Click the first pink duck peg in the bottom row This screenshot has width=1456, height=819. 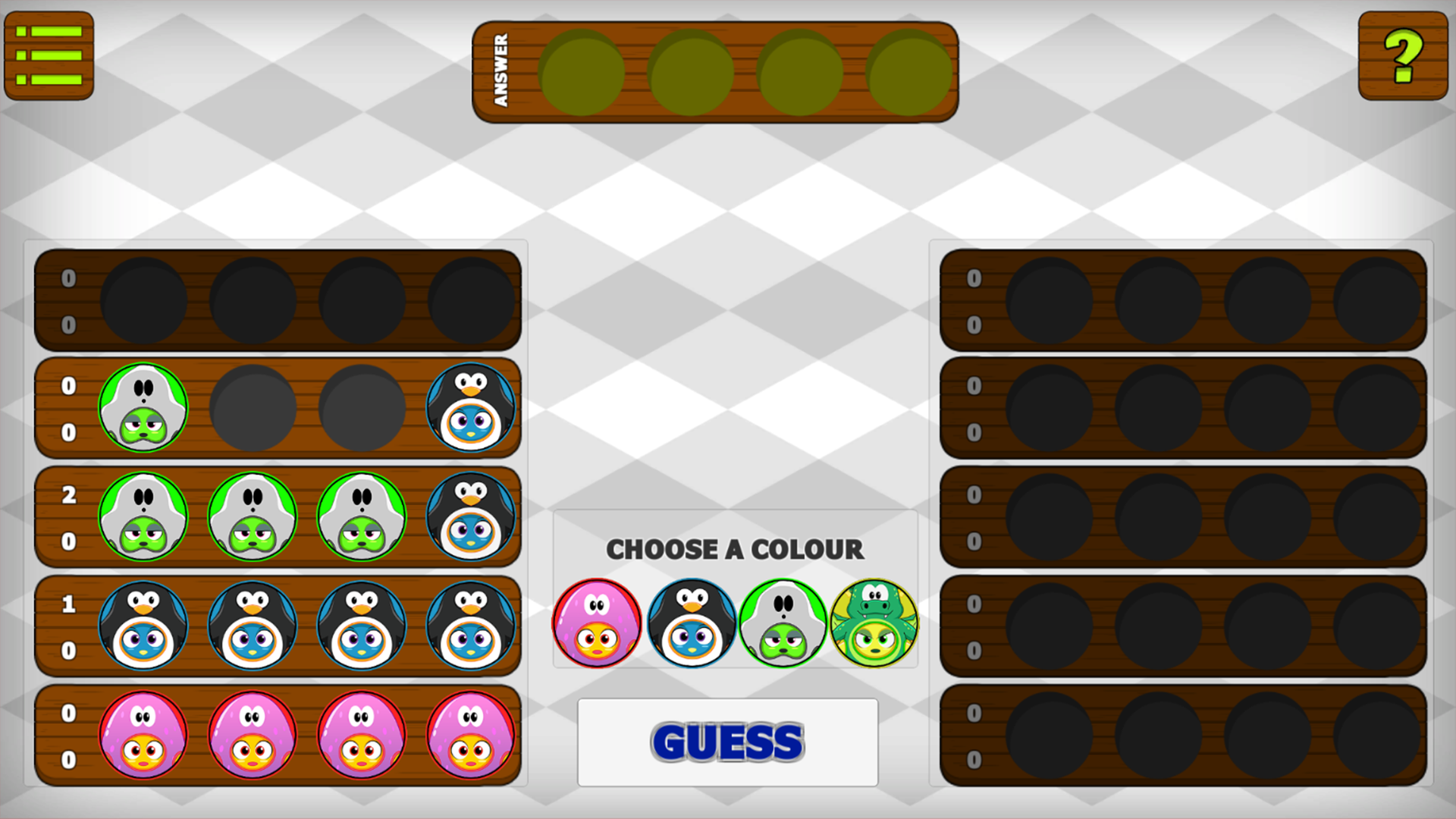tap(144, 734)
